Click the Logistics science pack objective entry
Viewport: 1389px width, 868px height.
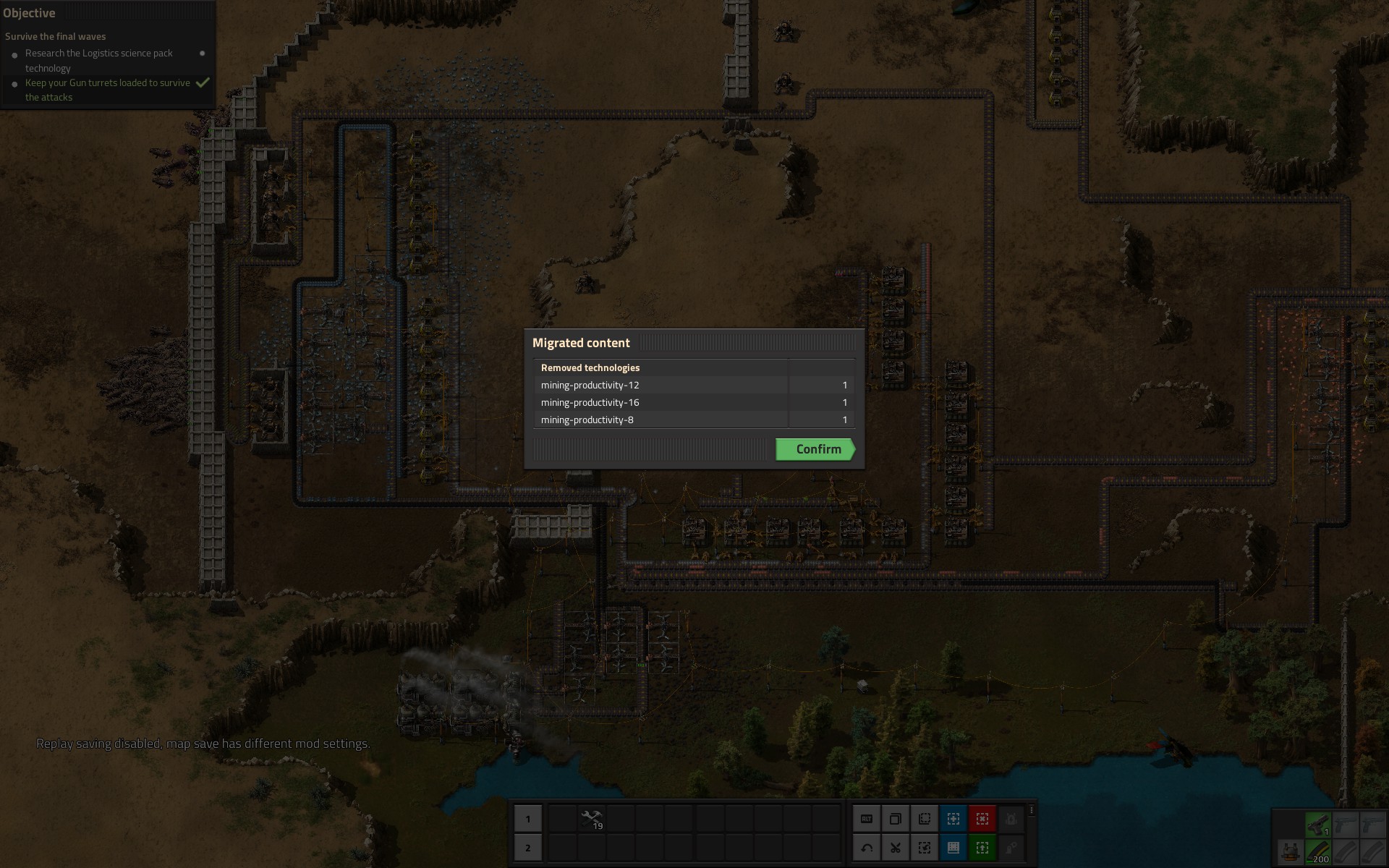(x=99, y=60)
